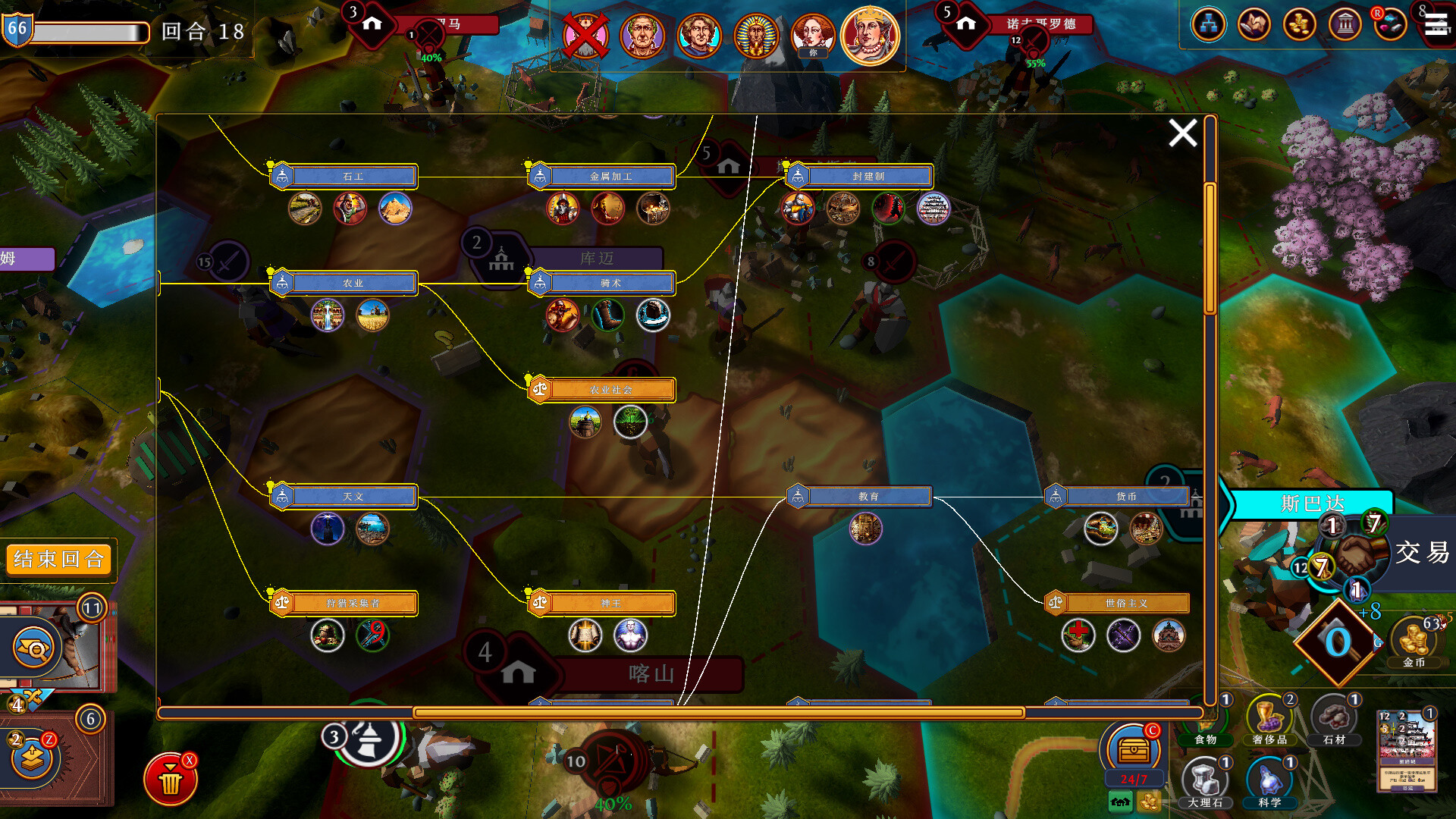Open the tech tree toolbar icon
This screenshot has height=819, width=1456.
pos(1208,25)
